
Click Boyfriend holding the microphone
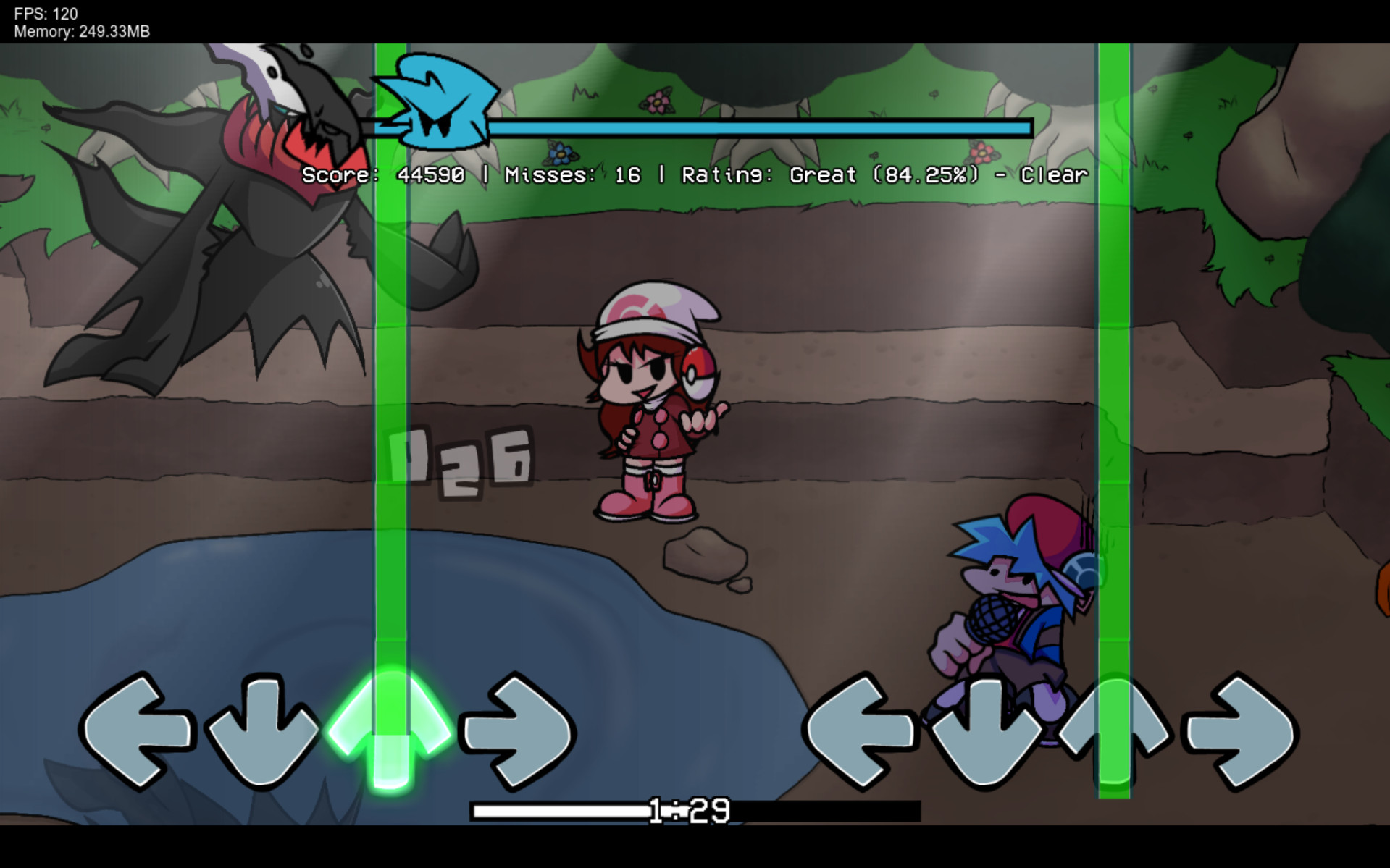1014,601
